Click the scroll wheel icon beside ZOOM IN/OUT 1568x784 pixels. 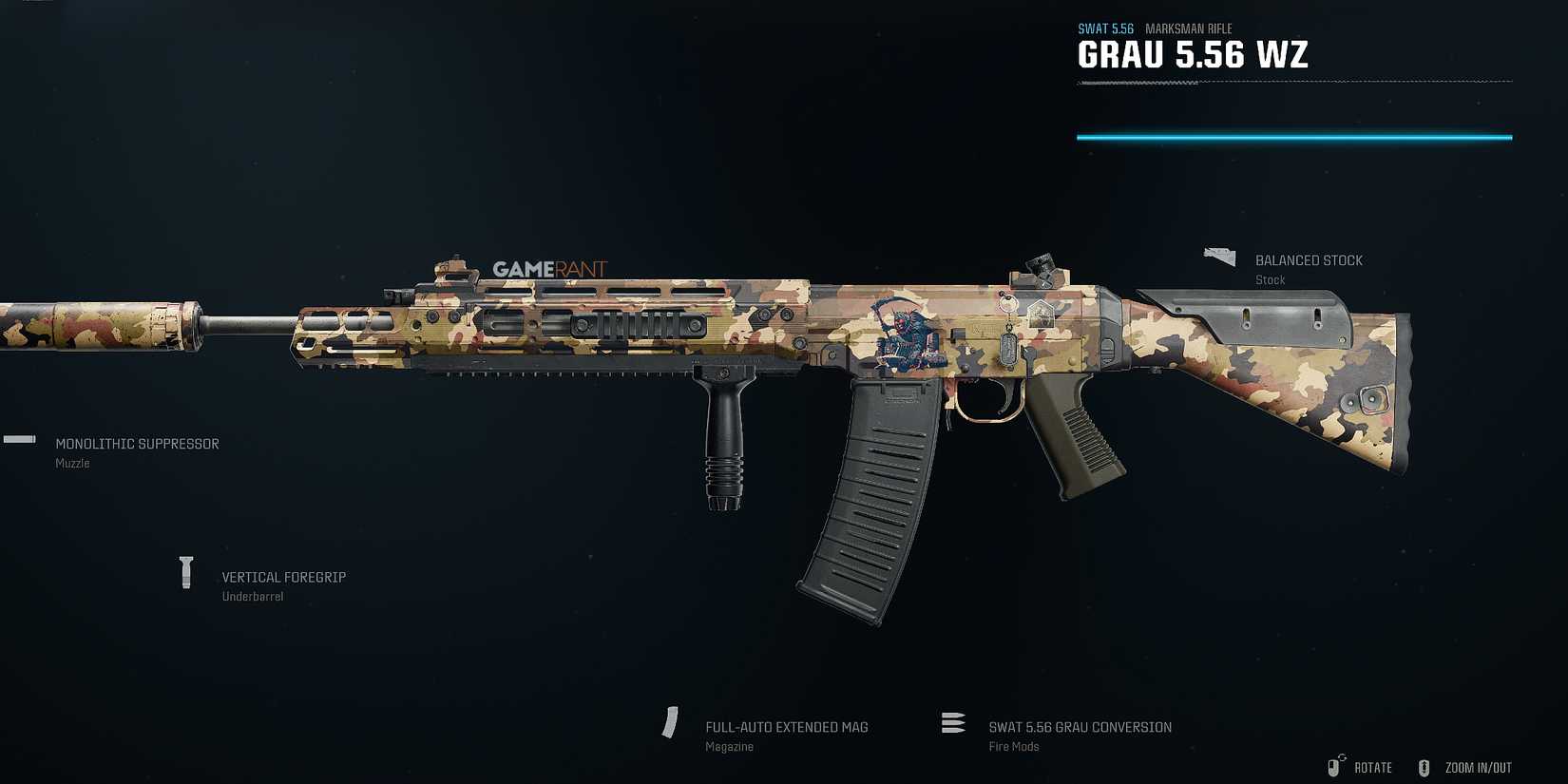click(x=1424, y=767)
